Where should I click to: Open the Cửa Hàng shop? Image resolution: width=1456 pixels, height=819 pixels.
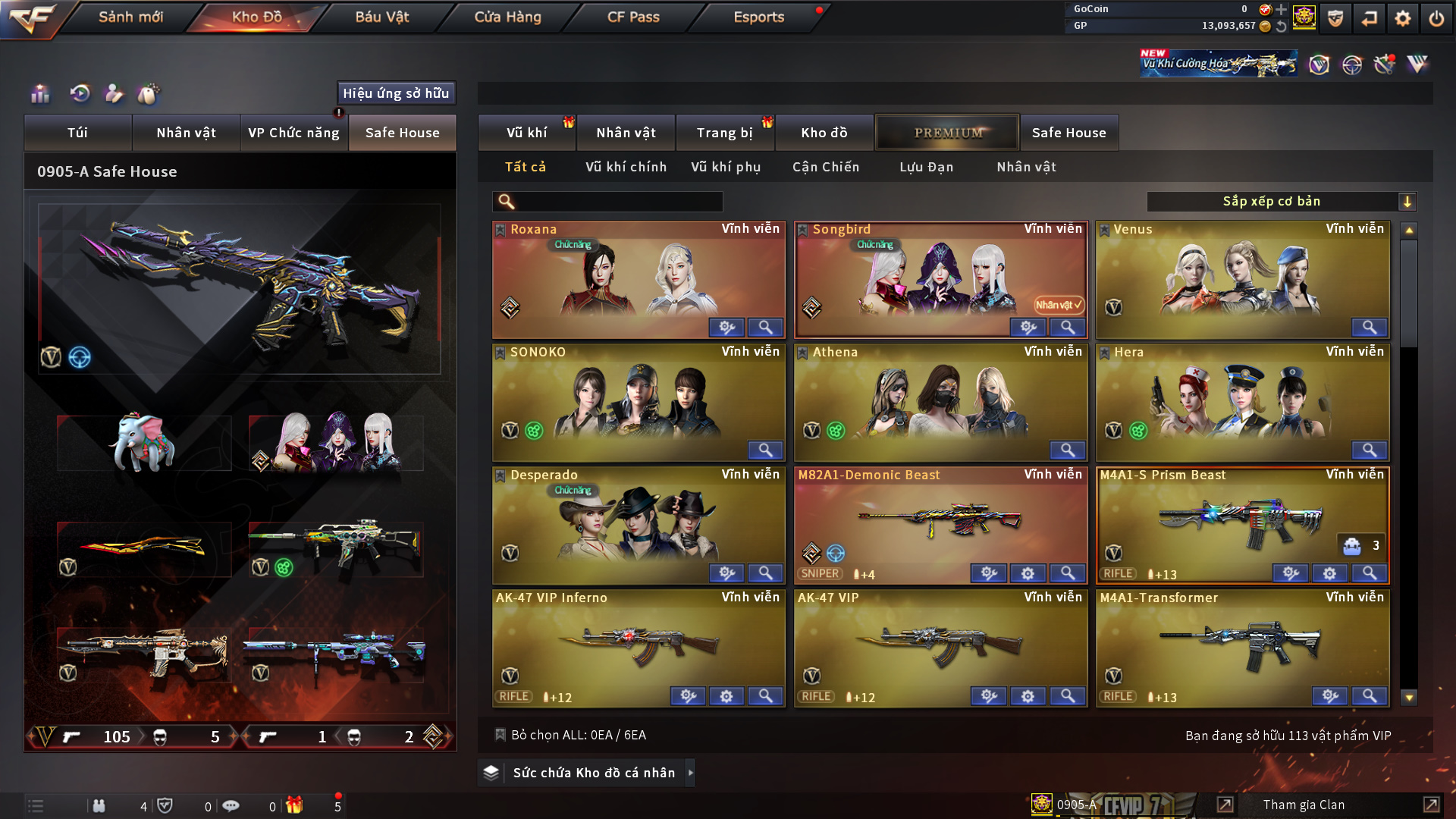[507, 17]
